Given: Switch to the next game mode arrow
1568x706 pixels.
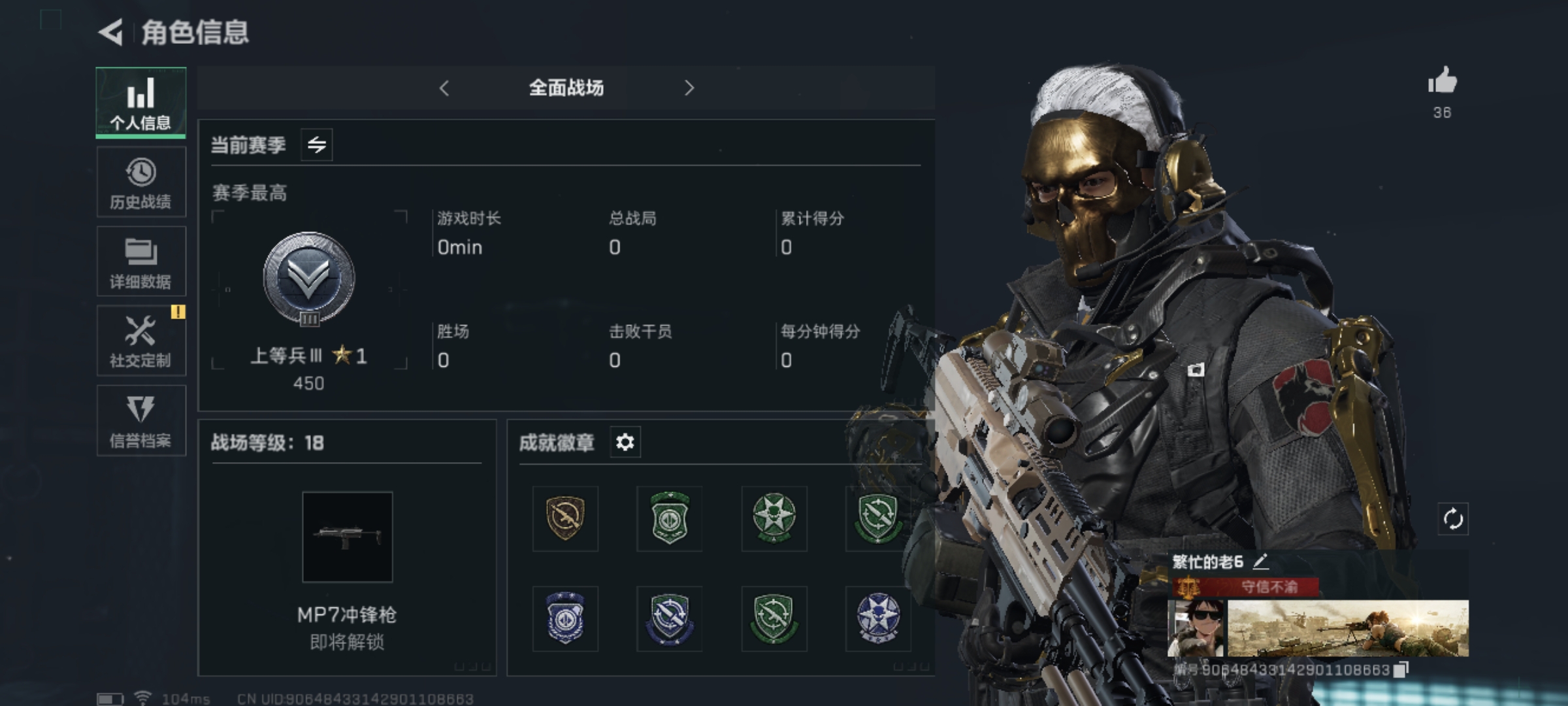Looking at the screenshot, I should (x=689, y=88).
